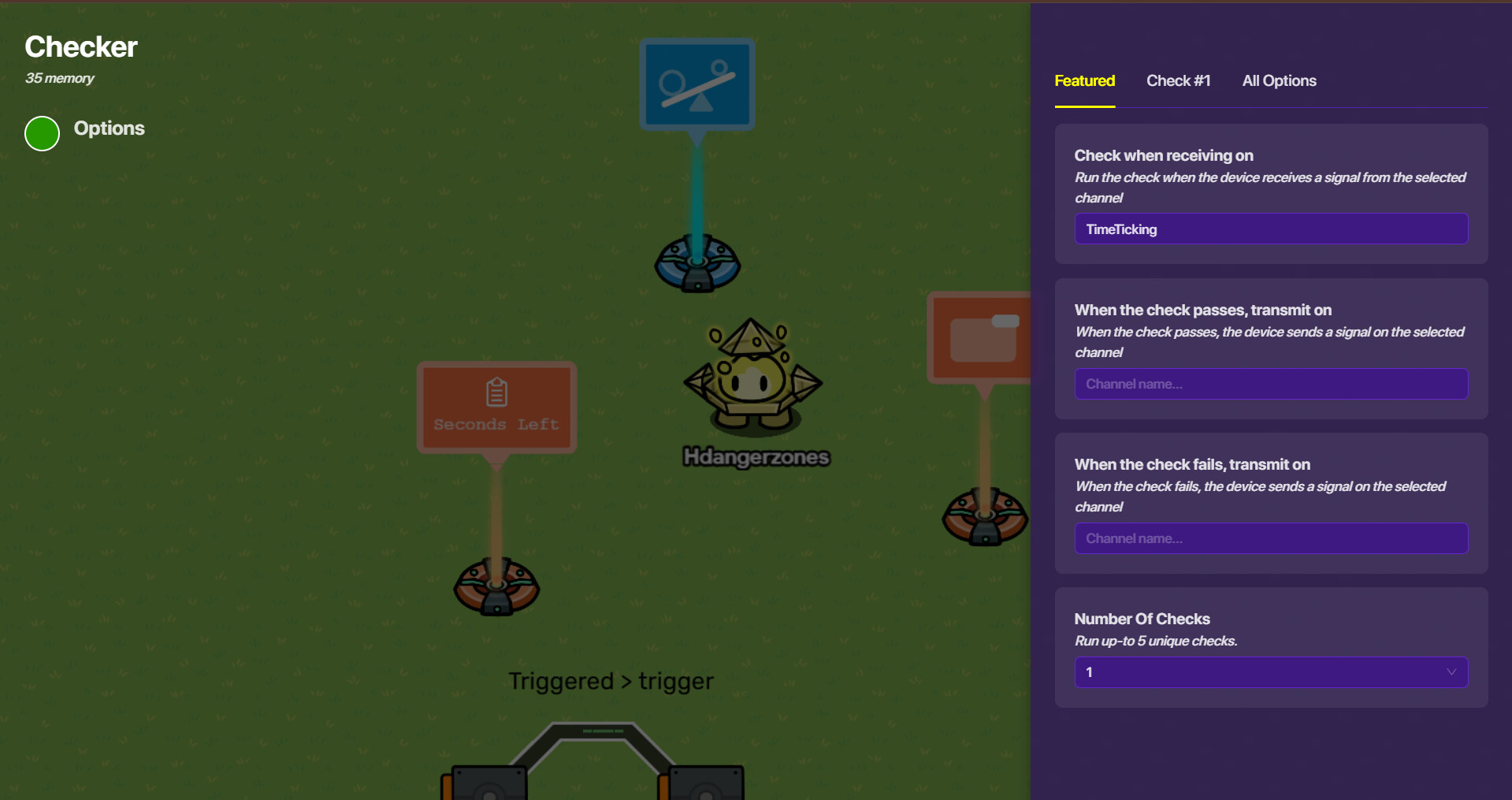The width and height of the screenshot is (1512, 800).
Task: Click the green Options circle button
Action: pos(43,133)
